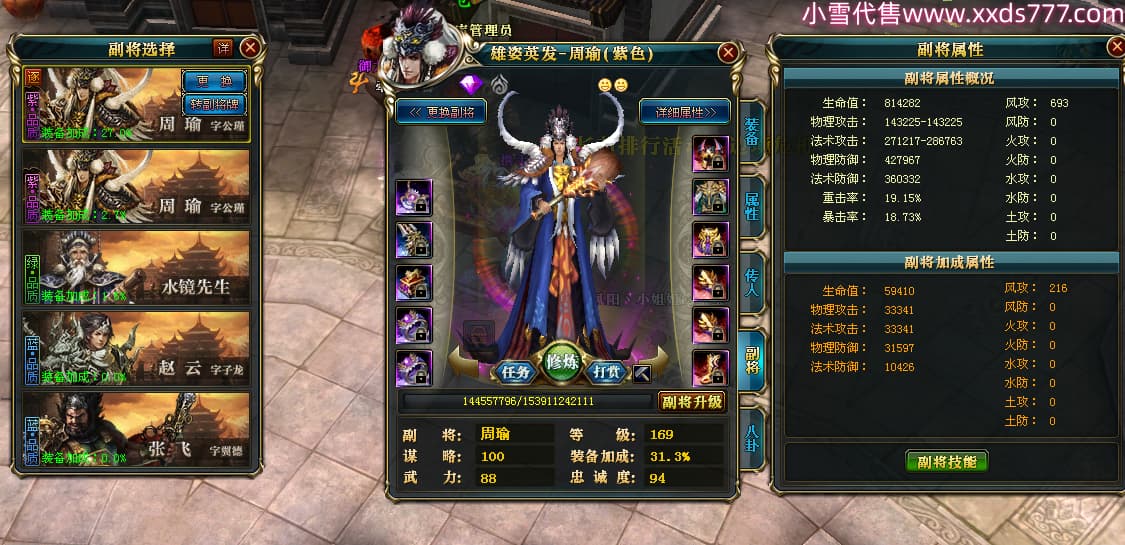Close the 副将选择 panel
Viewport: 1125px width, 545px height.
[x=250, y=47]
